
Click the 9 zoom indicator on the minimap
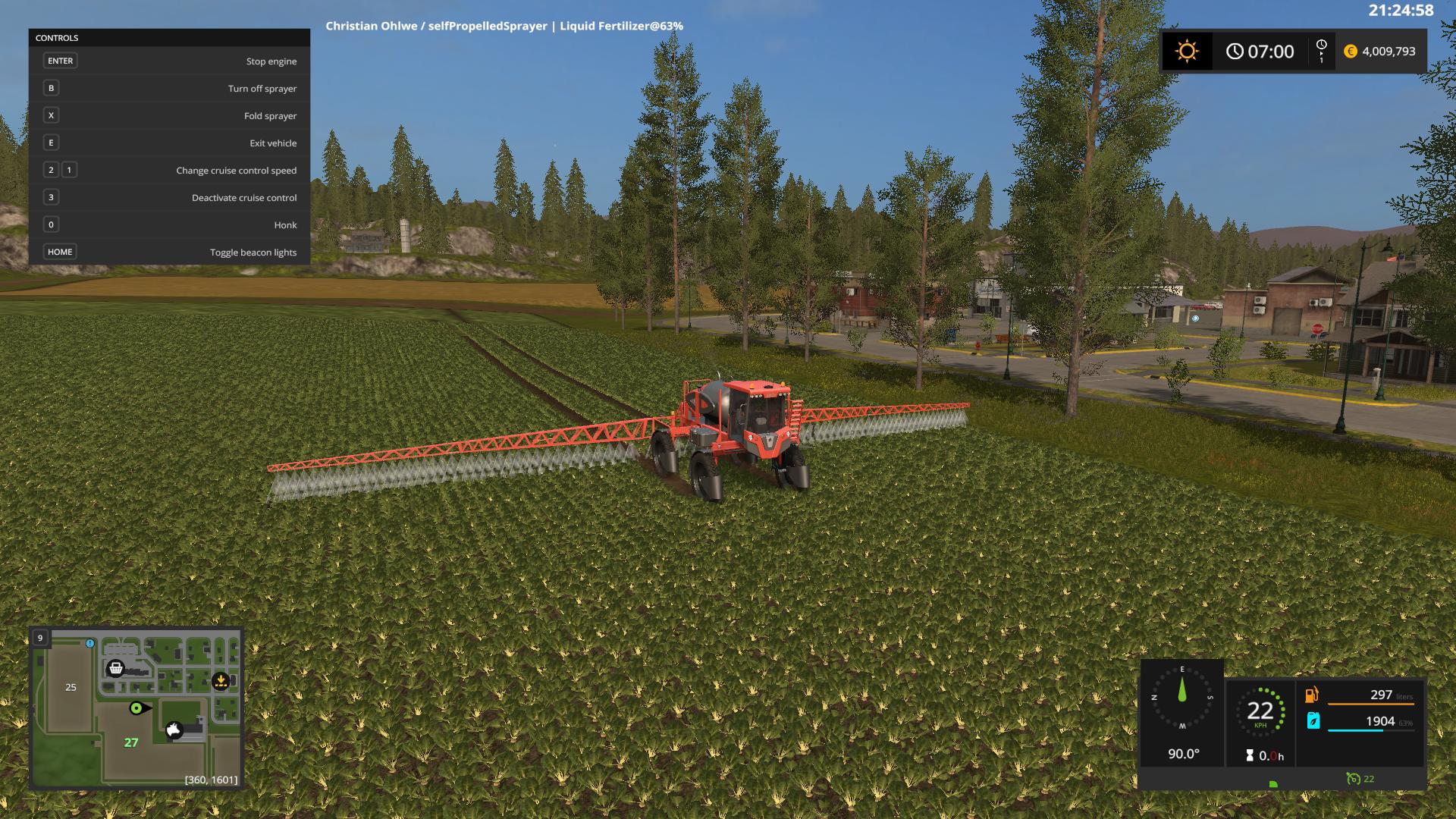click(39, 639)
